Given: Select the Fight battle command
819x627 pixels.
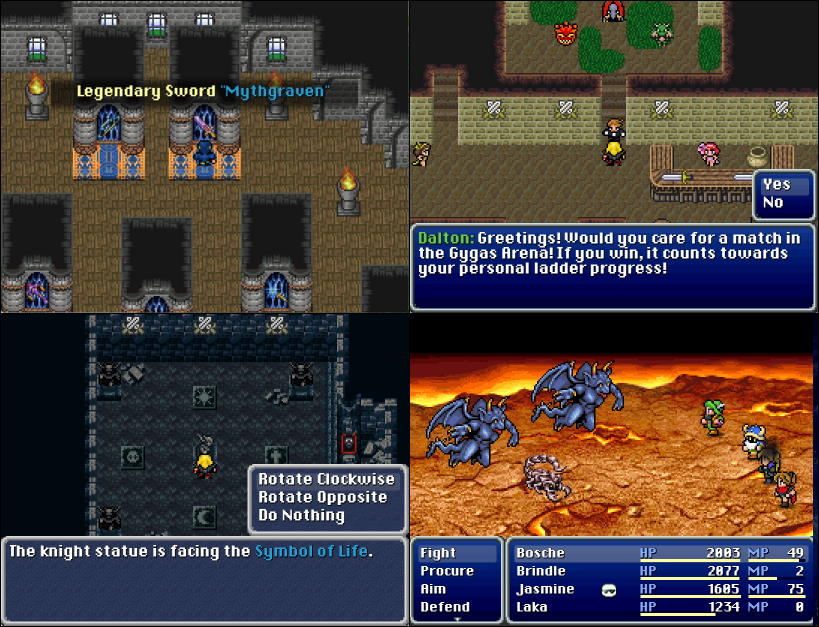Looking at the screenshot, I should point(438,553).
